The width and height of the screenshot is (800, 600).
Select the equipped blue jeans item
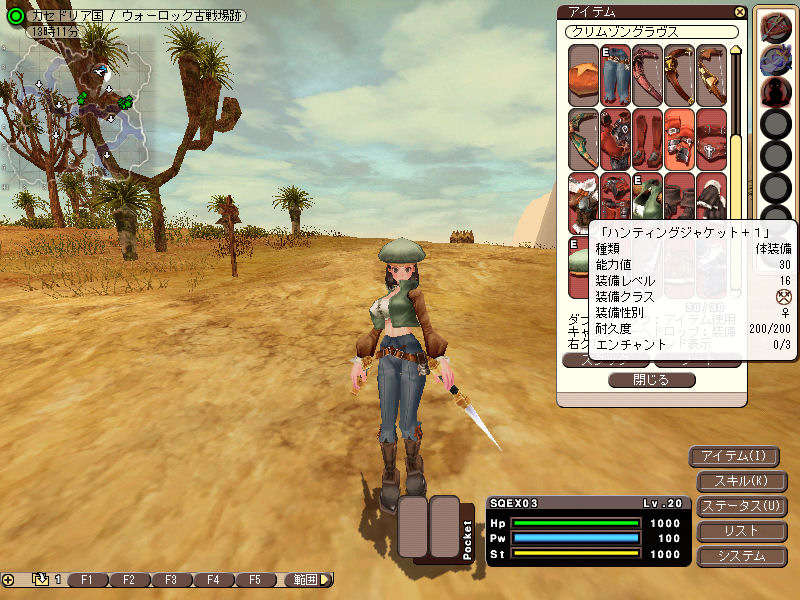[x=616, y=75]
